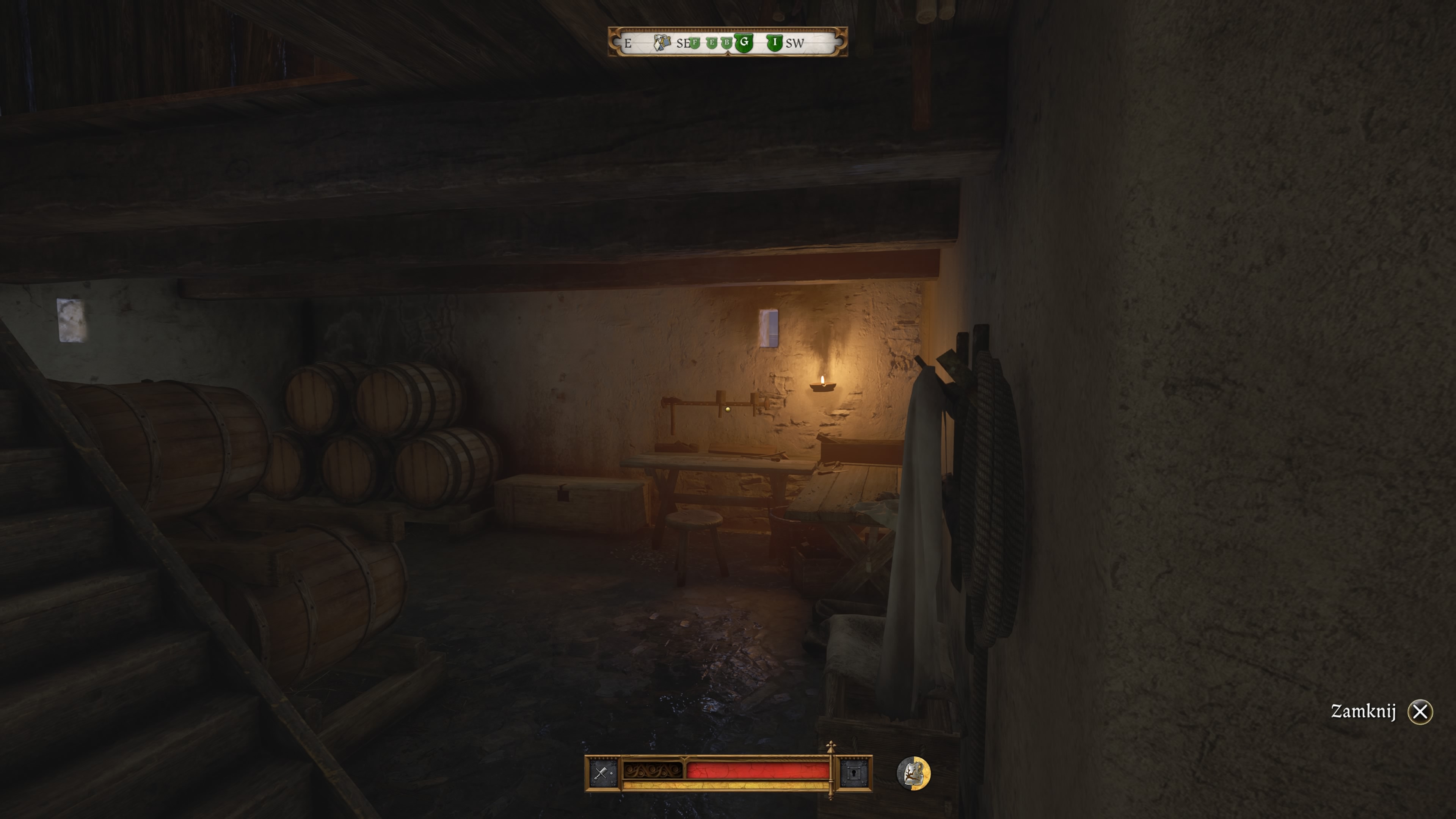1456x819 pixels.
Task: Click the "B" shield marker on the compass
Action: click(x=727, y=43)
